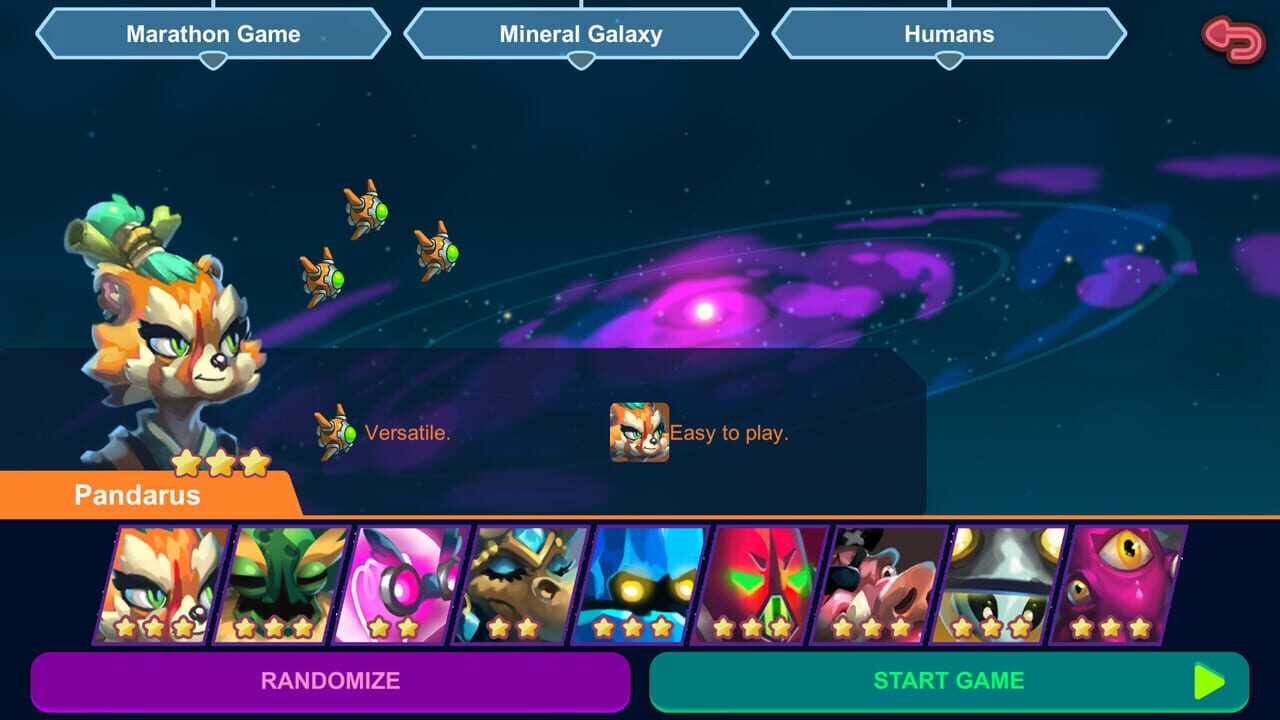This screenshot has height=720, width=1280.
Task: Expand the Mineral Galaxy selector arrow
Action: (580, 62)
